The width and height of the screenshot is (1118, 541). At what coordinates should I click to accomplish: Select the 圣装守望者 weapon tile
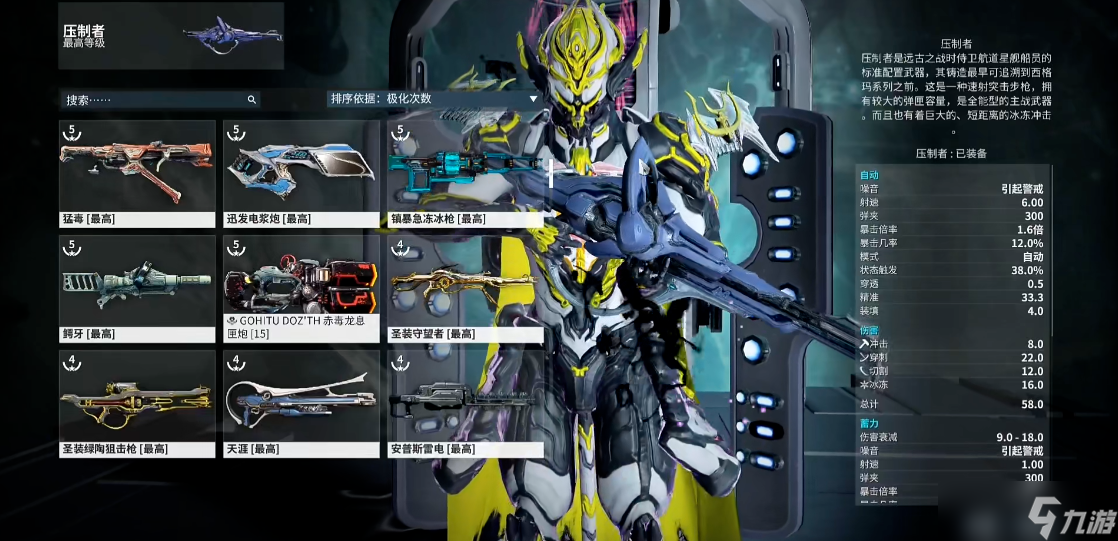465,288
